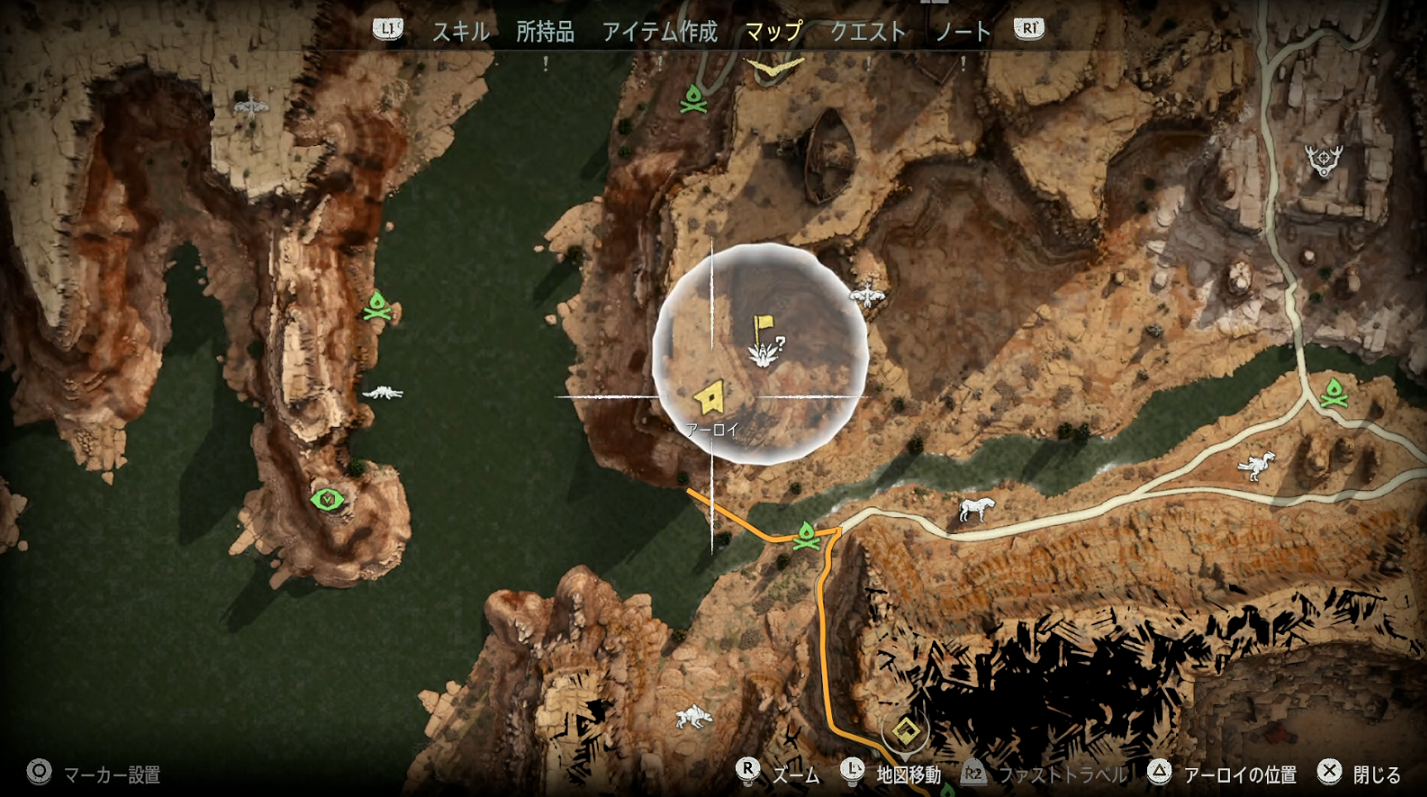Select the green eye map icon
Image resolution: width=1427 pixels, height=797 pixels.
(x=326, y=499)
